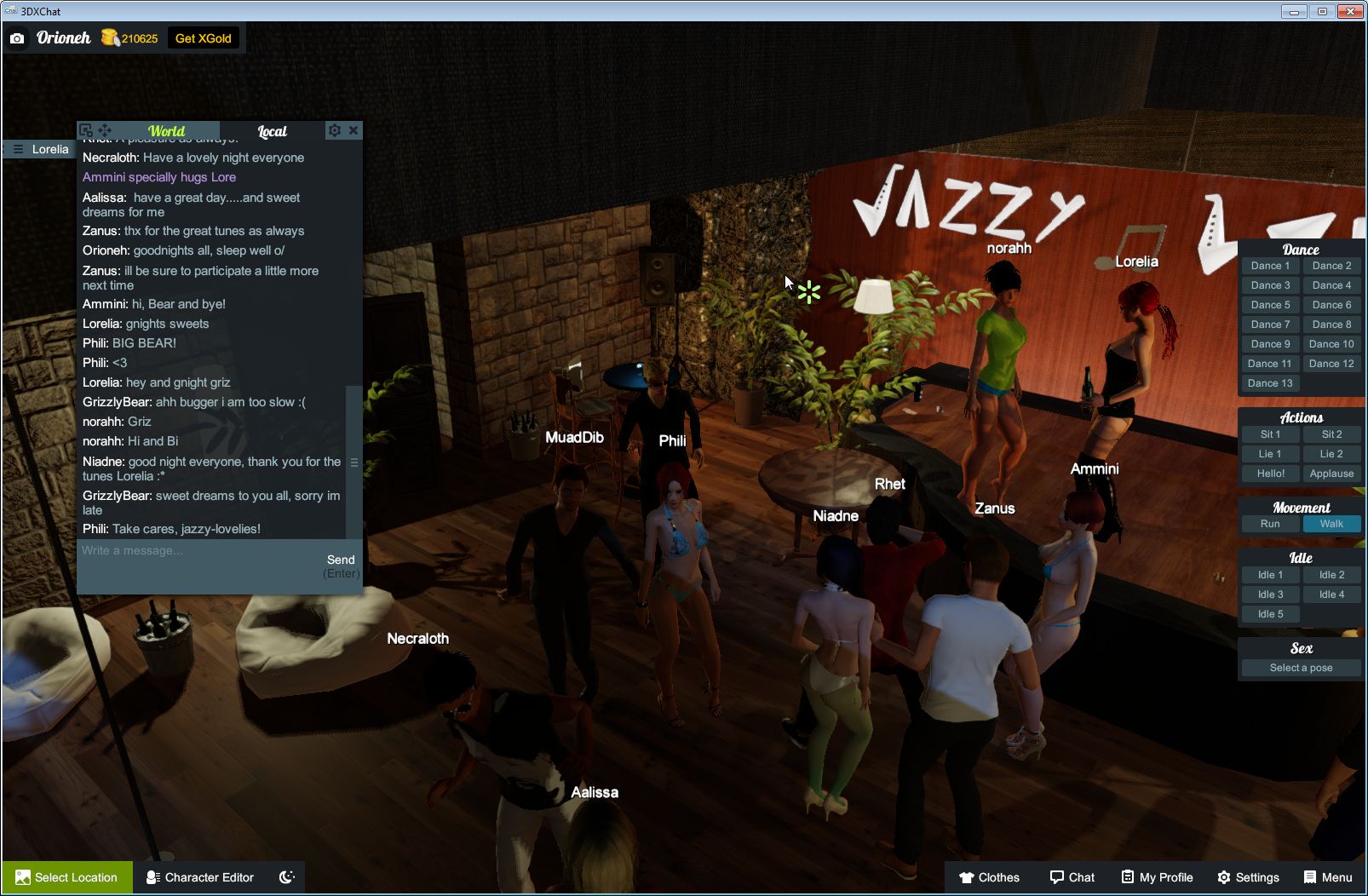Toggle the Lorelia conversation tab menu
The image size is (1368, 896).
pyautogui.click(x=17, y=149)
